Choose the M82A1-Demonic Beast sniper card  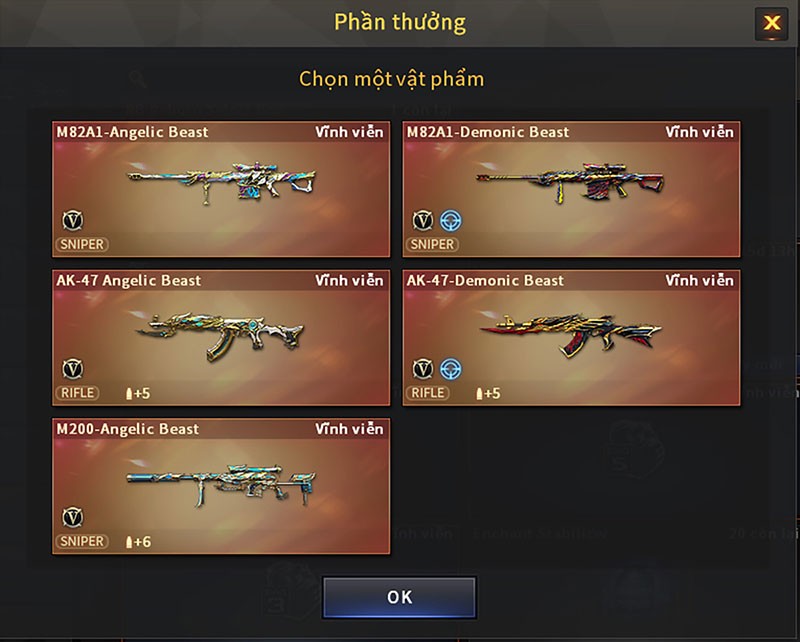(571, 189)
